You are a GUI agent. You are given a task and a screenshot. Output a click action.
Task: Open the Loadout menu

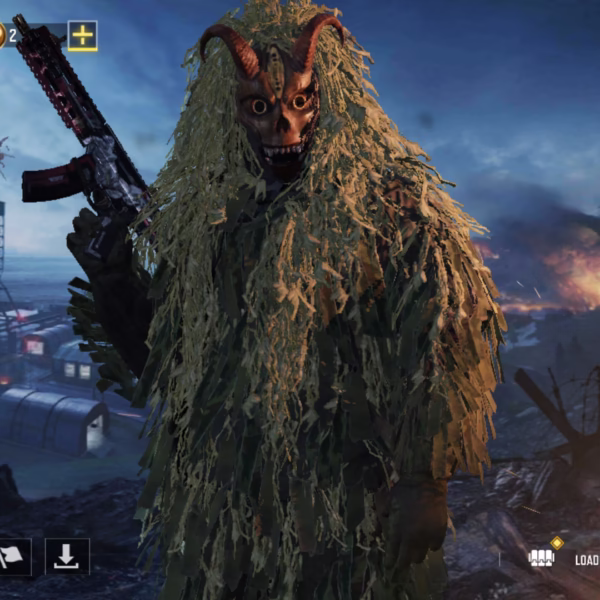tap(560, 558)
